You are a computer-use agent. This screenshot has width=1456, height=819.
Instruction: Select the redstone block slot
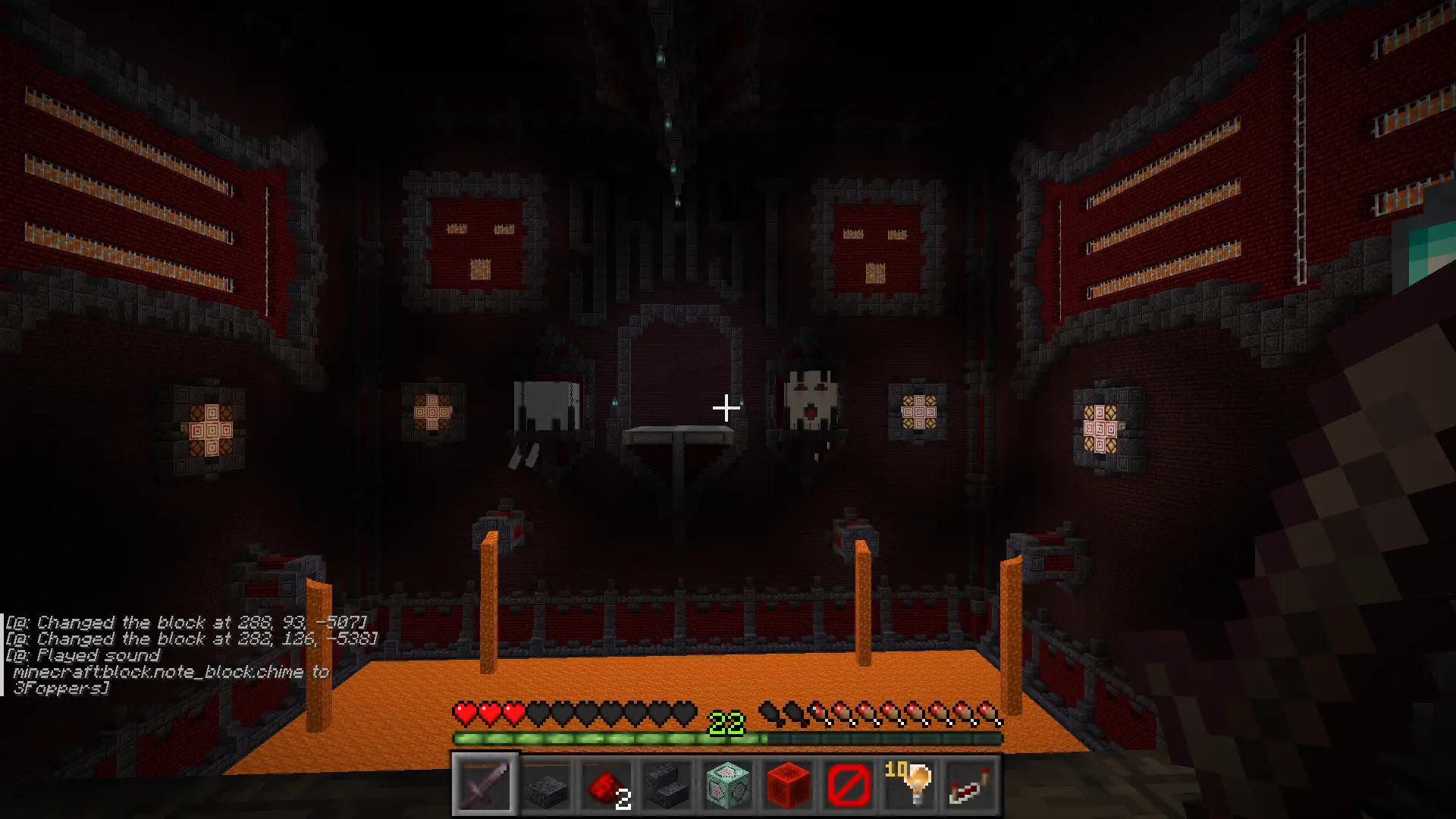coord(789,784)
